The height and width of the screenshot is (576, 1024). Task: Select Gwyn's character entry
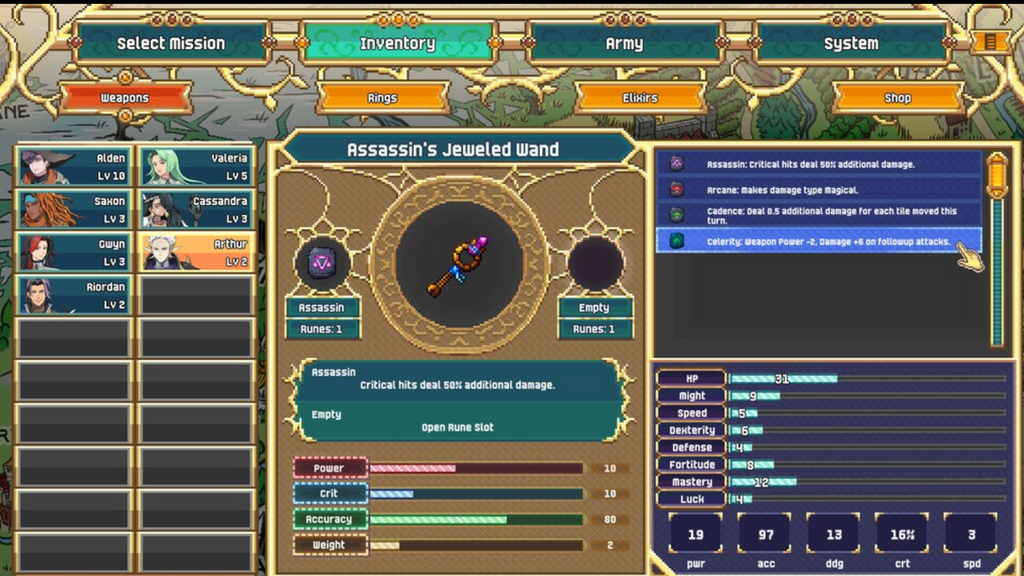coord(73,252)
